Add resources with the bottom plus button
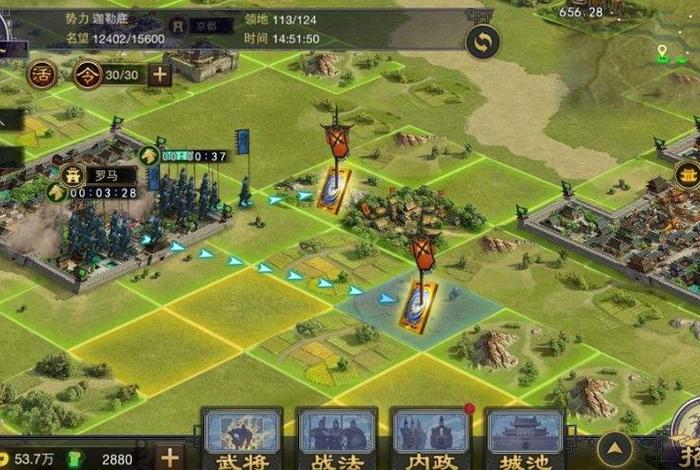This screenshot has height=470, width=700. click(171, 458)
